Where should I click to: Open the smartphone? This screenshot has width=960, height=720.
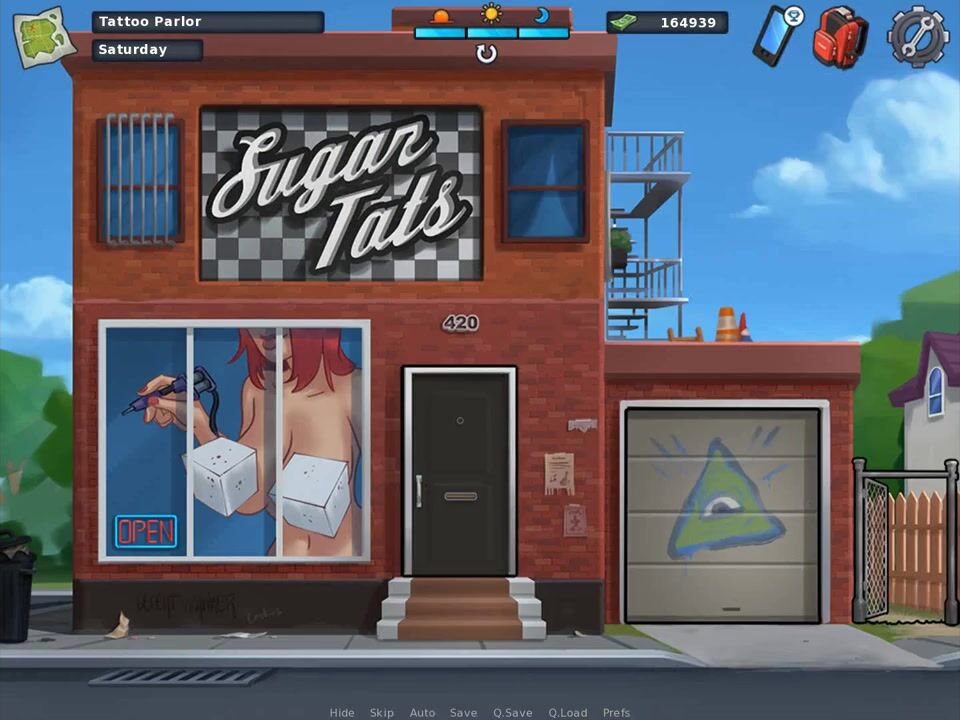pyautogui.click(x=775, y=35)
